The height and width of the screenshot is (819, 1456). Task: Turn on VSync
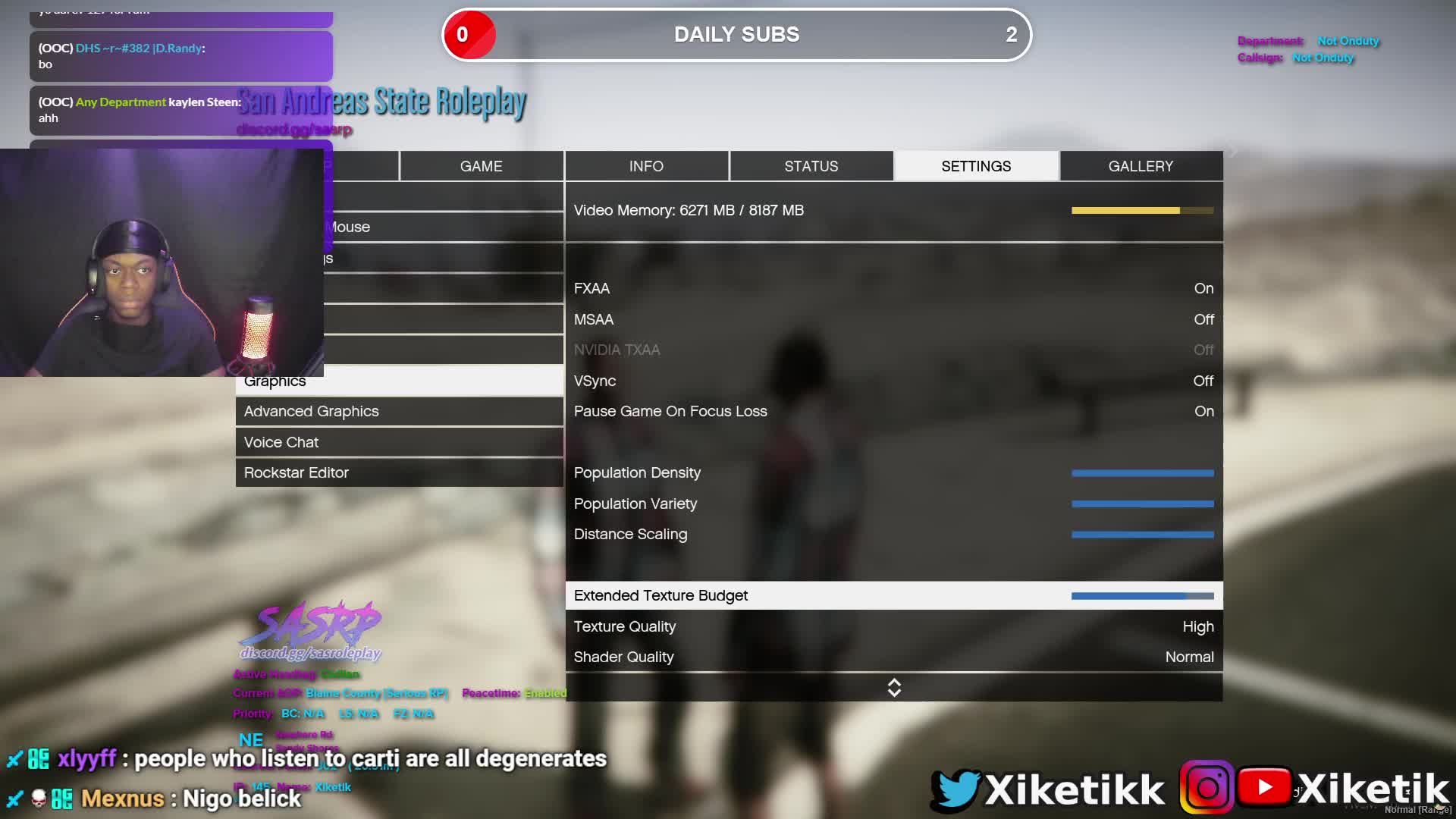(895, 381)
